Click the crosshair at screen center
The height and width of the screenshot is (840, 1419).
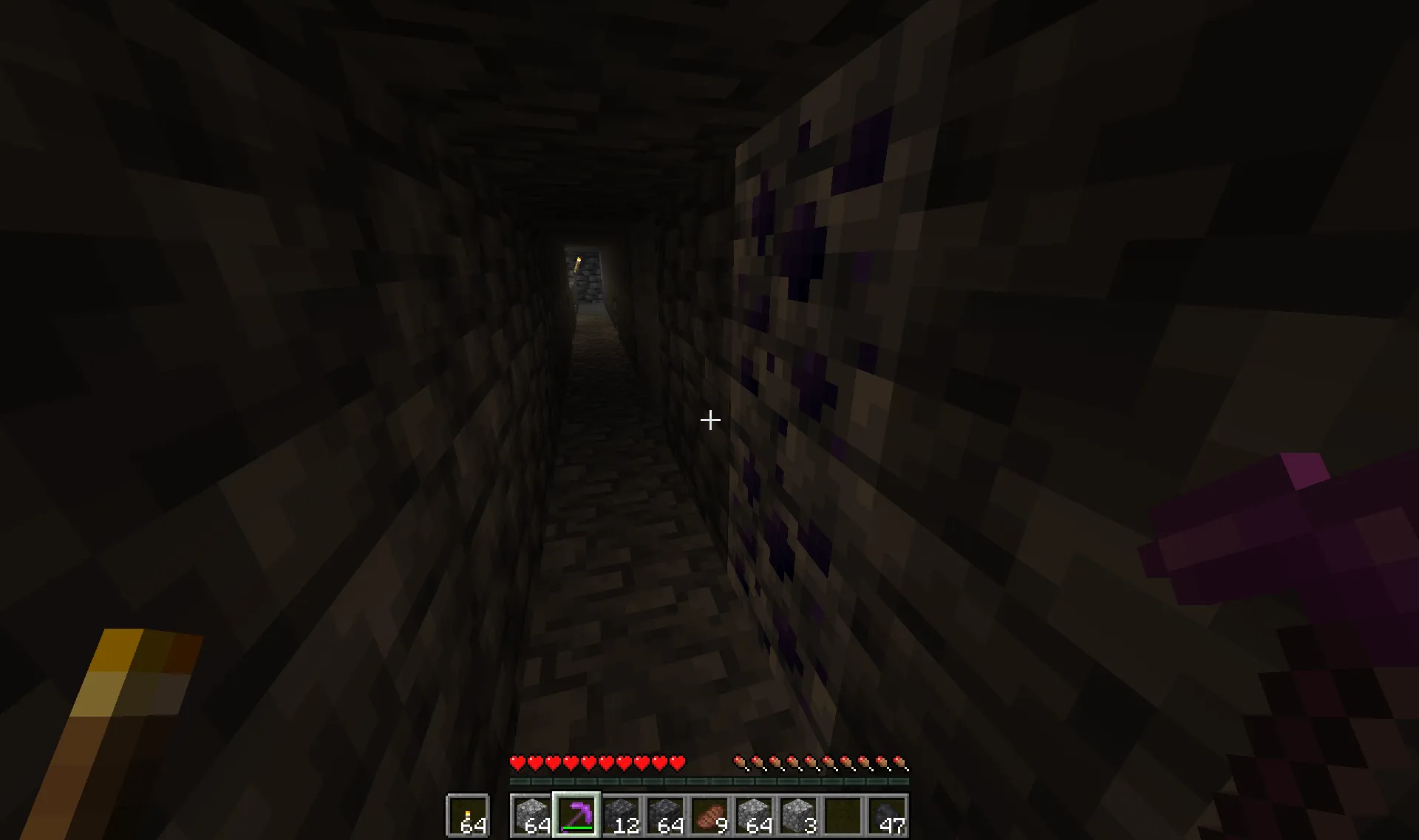(x=709, y=420)
